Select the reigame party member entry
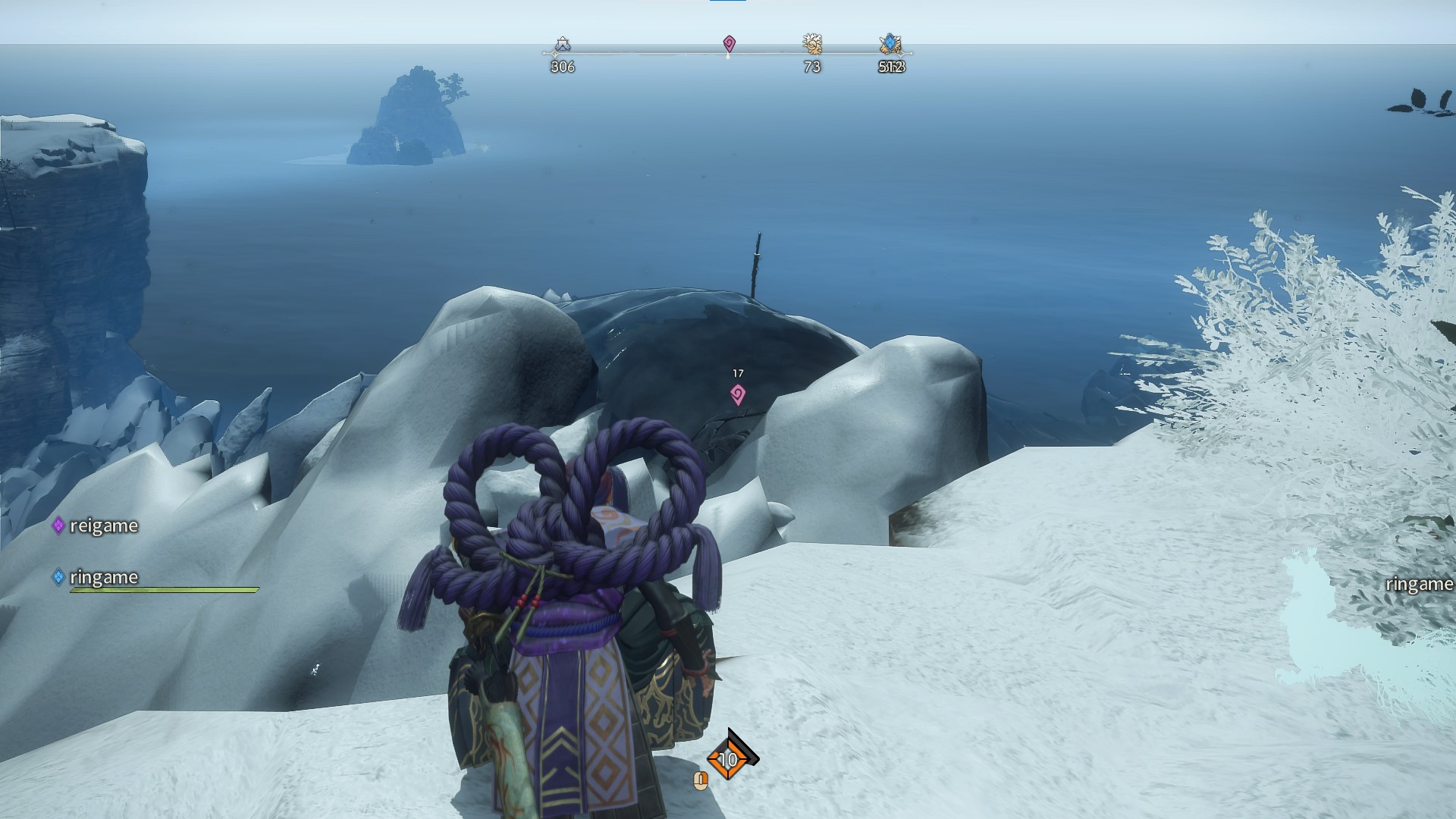Viewport: 1456px width, 819px height. coord(96,526)
